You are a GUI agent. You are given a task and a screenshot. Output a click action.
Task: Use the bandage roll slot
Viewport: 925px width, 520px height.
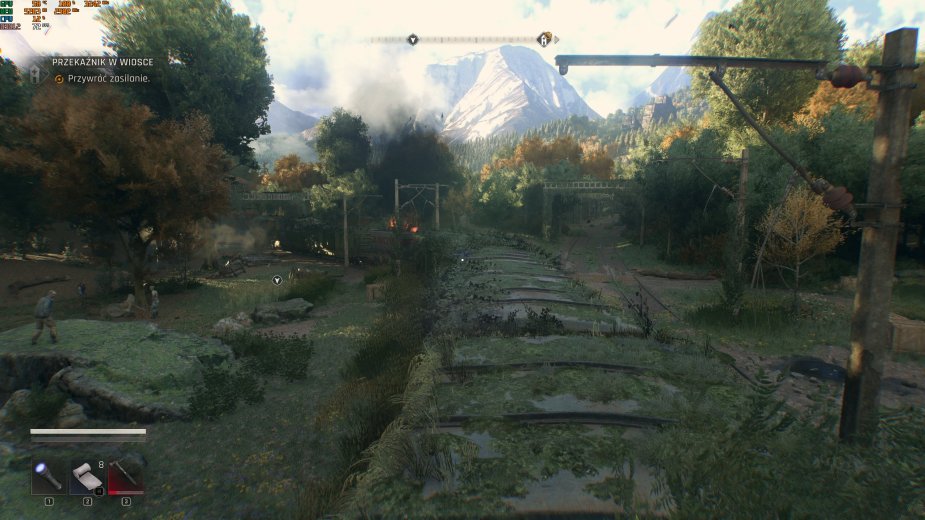click(x=87, y=476)
